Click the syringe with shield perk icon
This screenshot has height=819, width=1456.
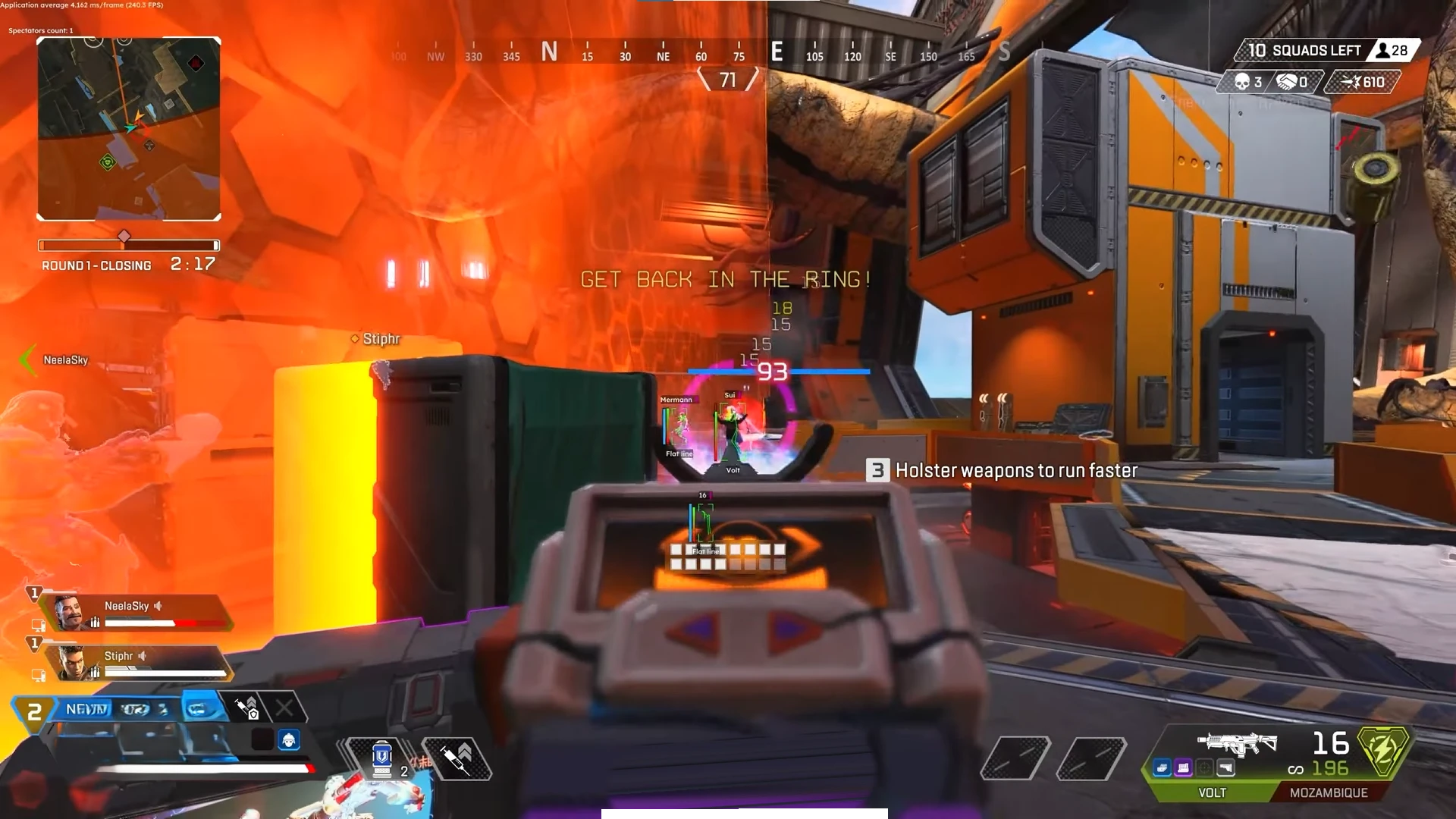(246, 709)
